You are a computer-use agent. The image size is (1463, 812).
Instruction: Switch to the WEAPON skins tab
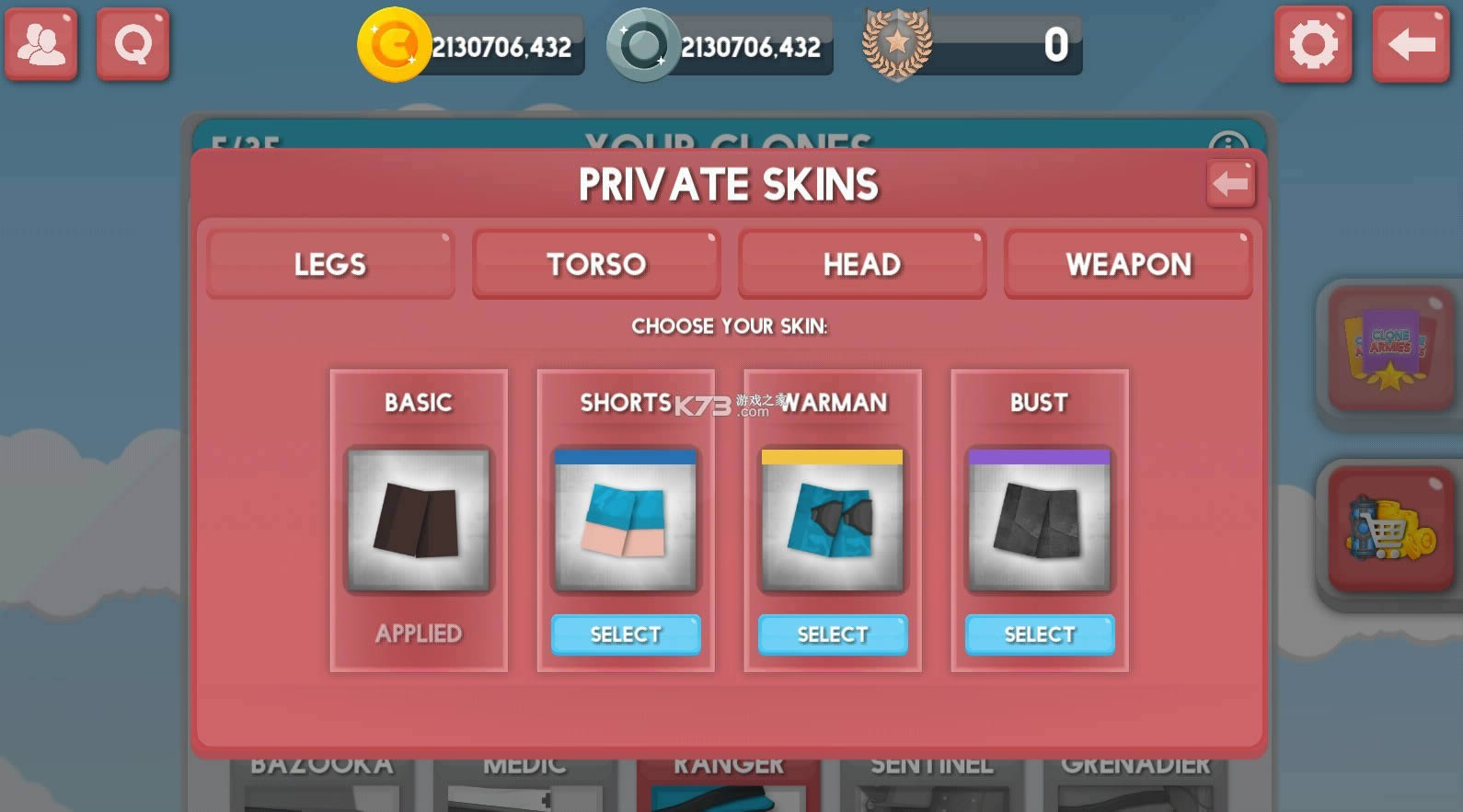pos(1127,264)
